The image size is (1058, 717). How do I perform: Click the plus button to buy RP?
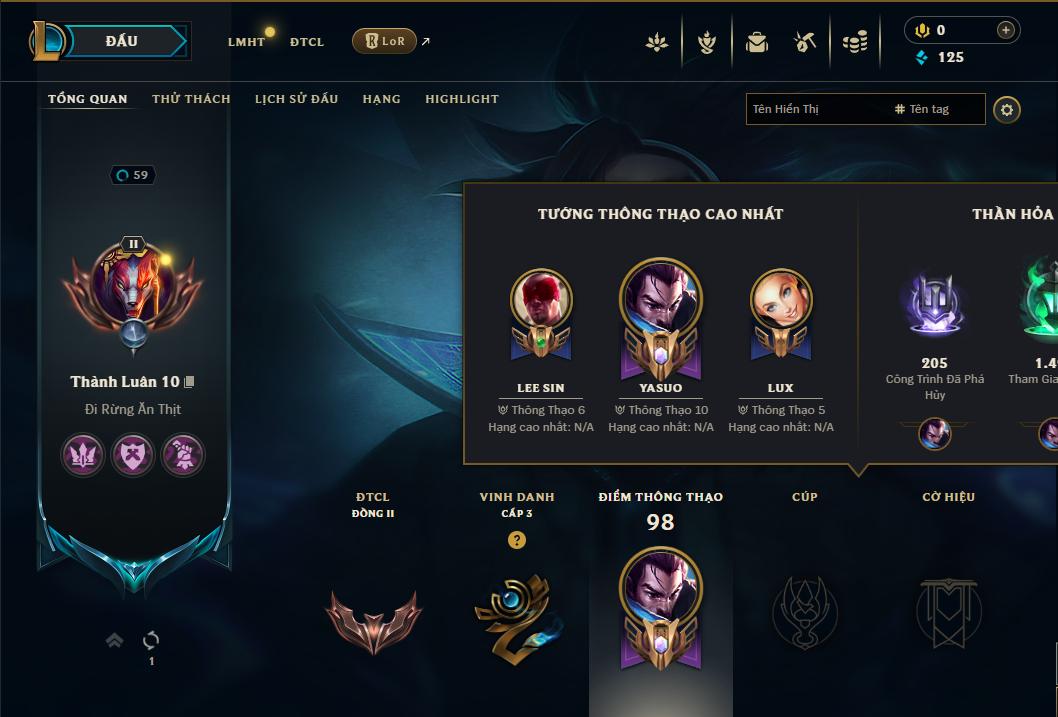(1005, 30)
